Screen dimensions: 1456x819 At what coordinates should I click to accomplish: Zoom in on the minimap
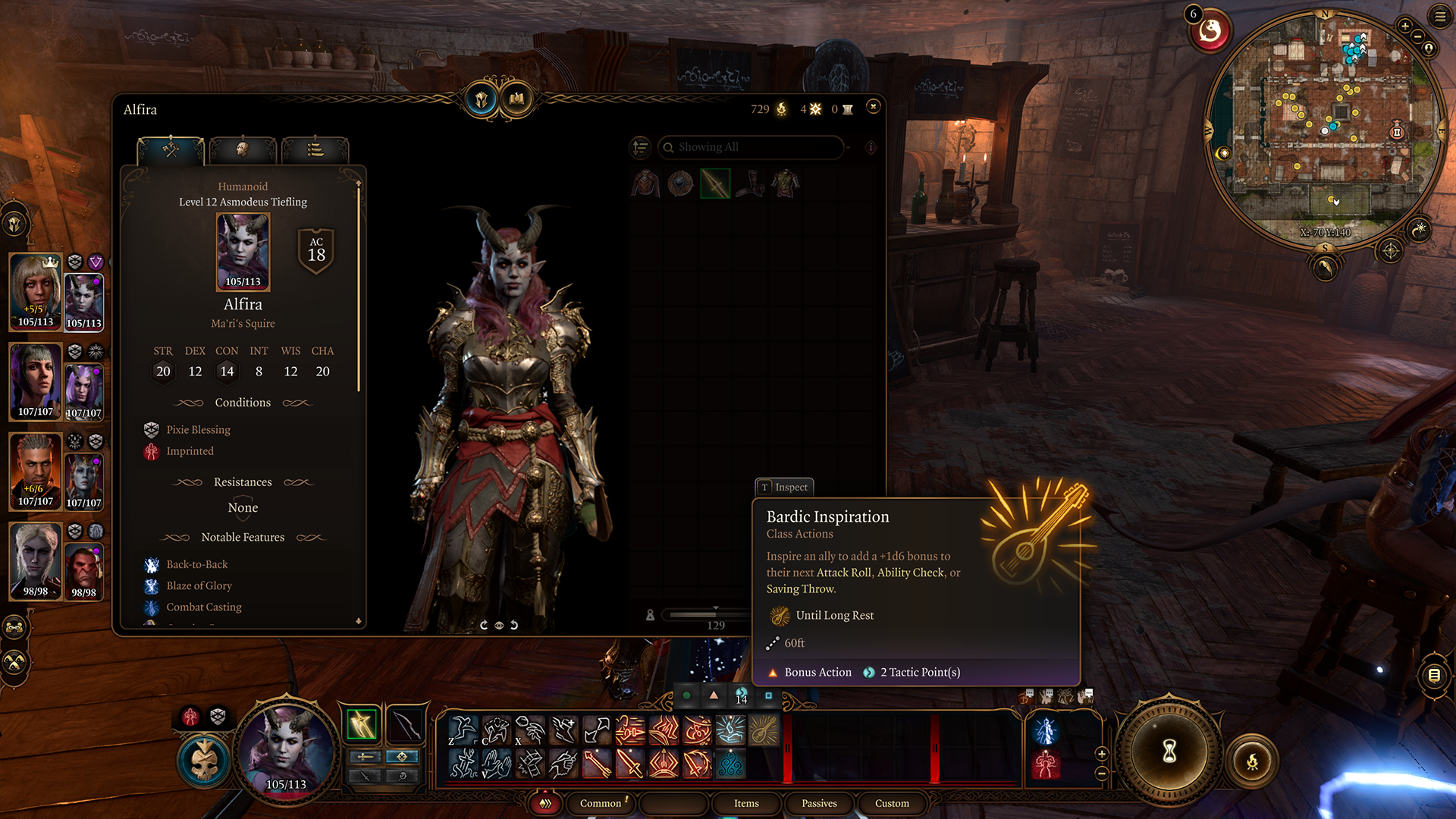[x=1405, y=26]
